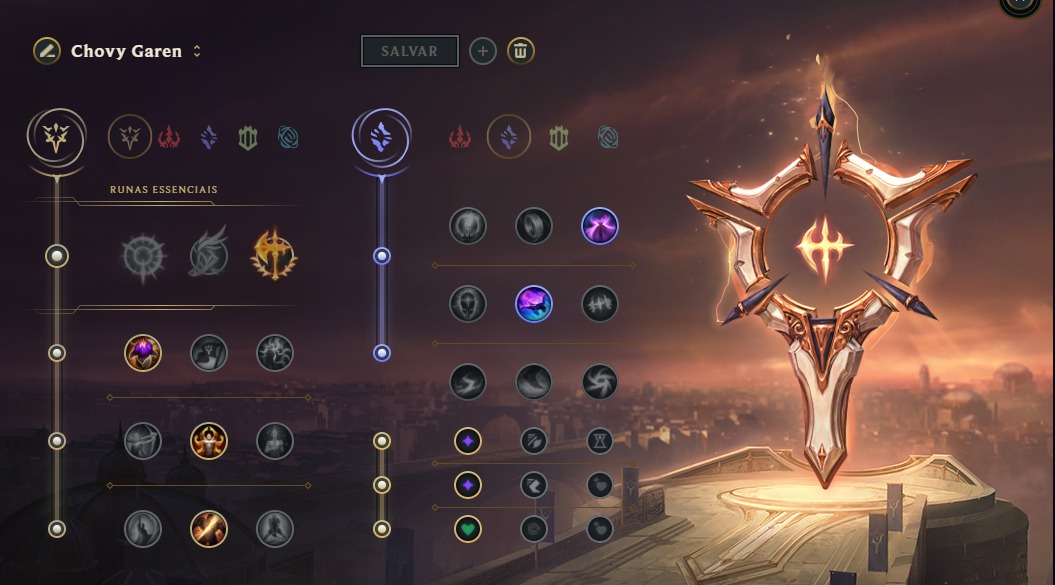Choose the Legend: Bloodline rune
The image size is (1055, 585).
pos(275,440)
